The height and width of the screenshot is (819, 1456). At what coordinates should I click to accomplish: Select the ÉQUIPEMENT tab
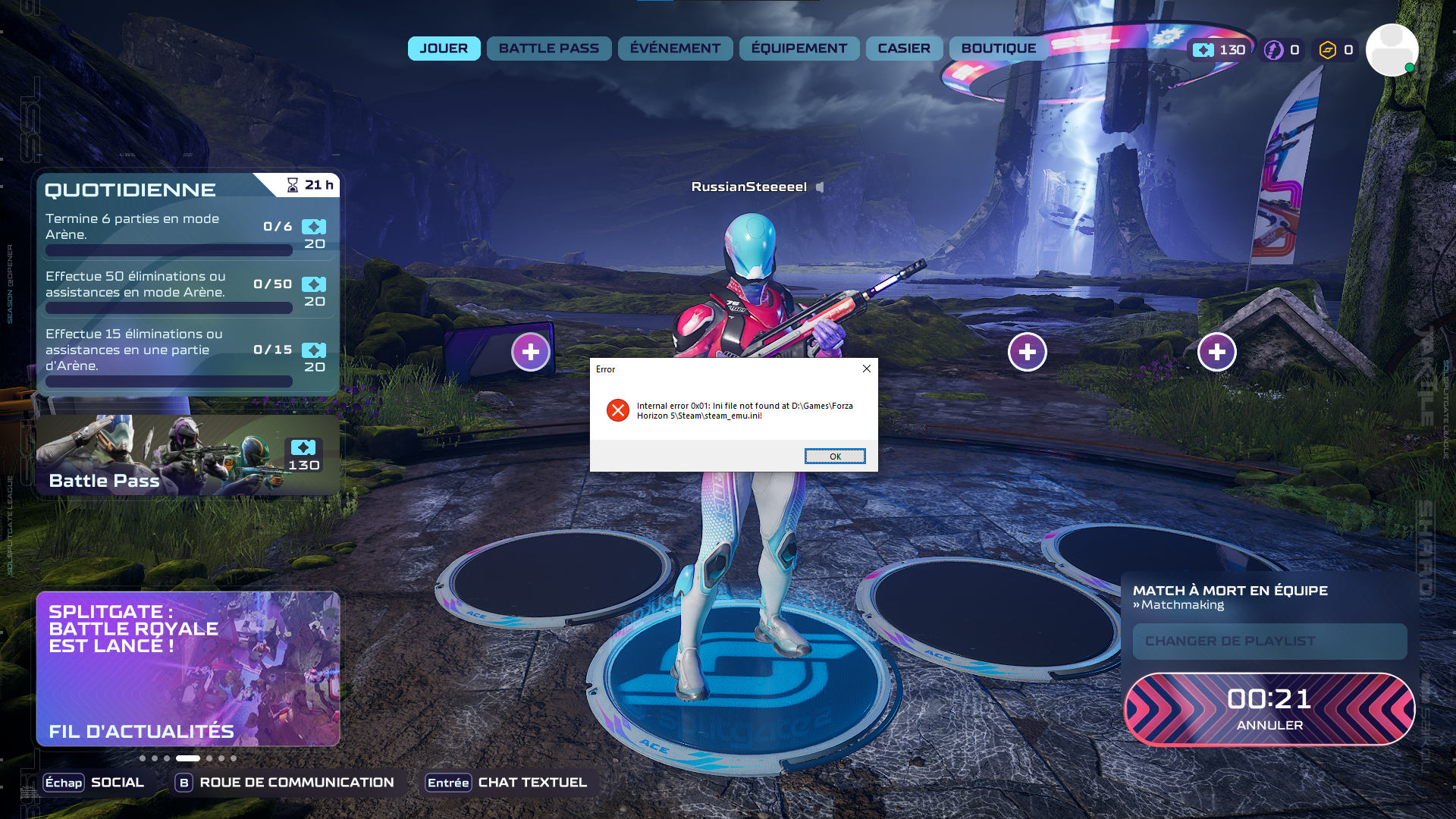pyautogui.click(x=799, y=49)
